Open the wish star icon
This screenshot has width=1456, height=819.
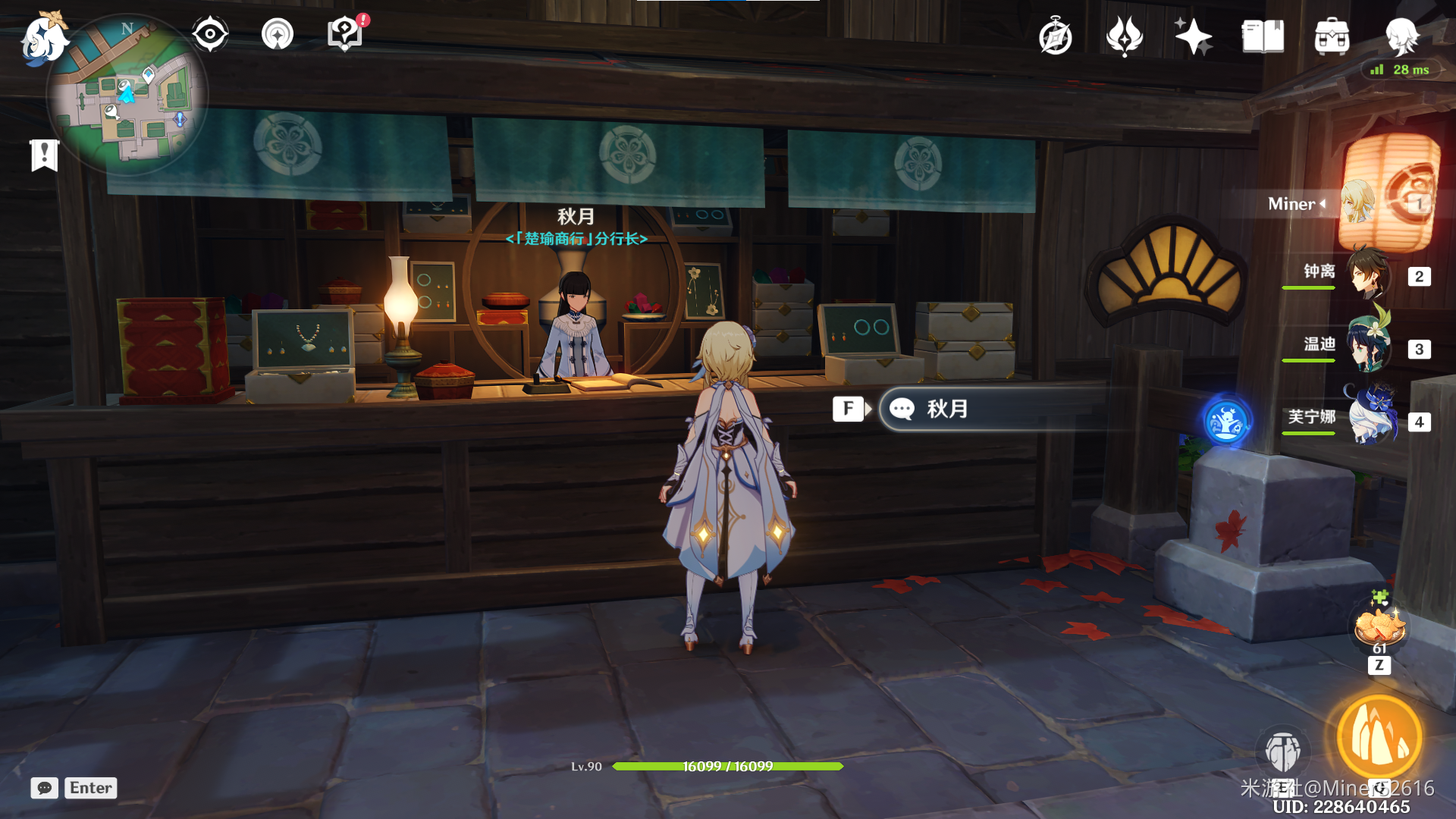(1193, 36)
